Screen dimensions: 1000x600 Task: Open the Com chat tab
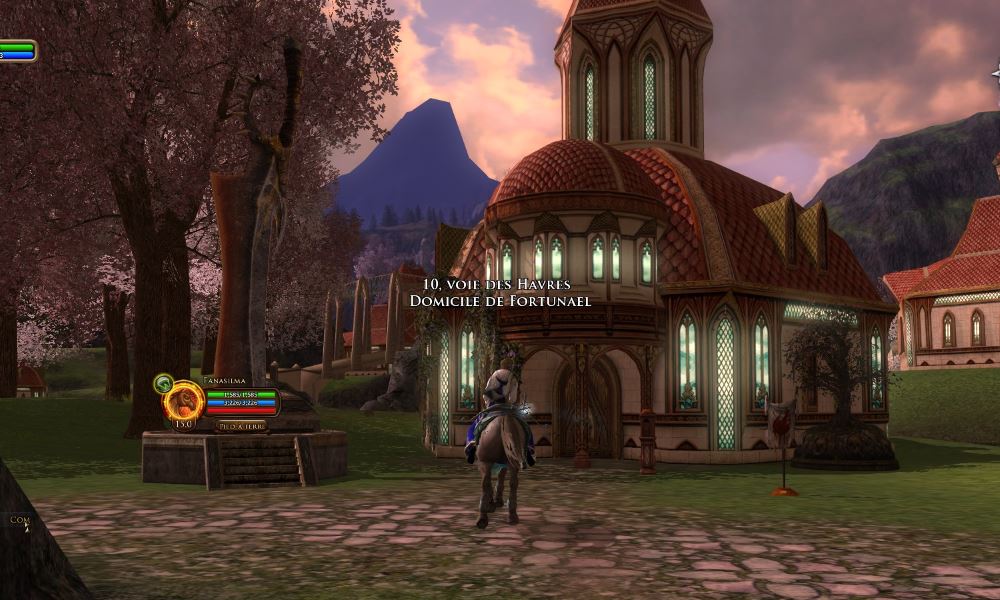(18, 520)
